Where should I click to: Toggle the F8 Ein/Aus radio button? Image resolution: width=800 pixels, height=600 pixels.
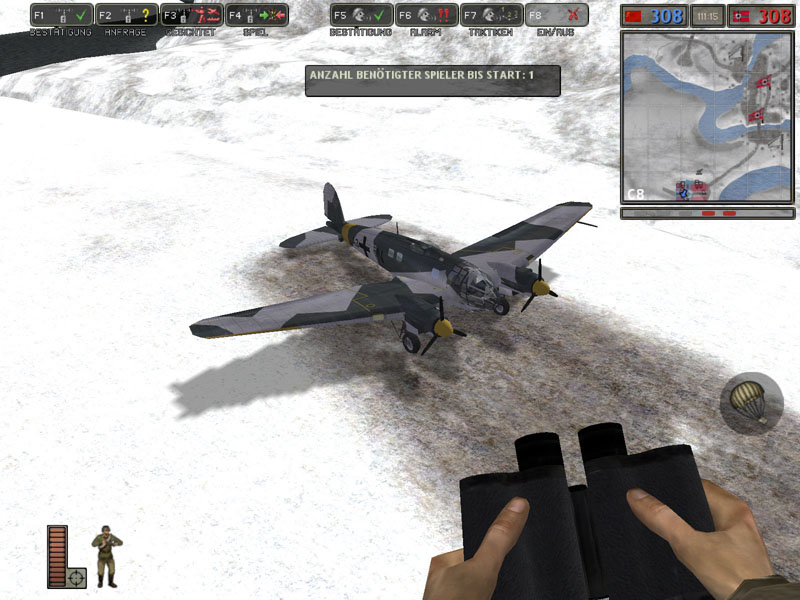[x=557, y=15]
